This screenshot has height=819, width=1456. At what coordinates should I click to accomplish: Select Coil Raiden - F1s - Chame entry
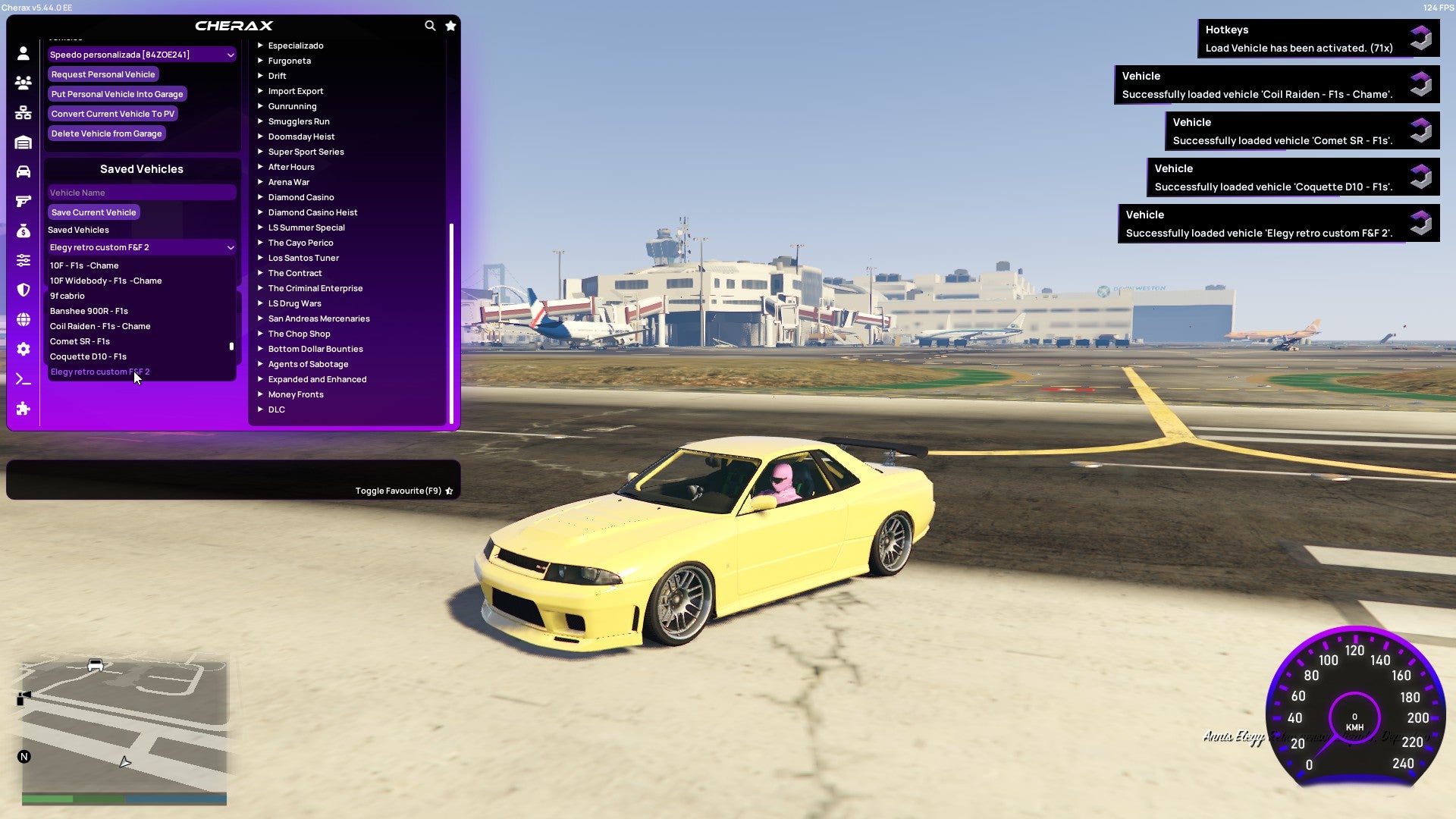(99, 326)
